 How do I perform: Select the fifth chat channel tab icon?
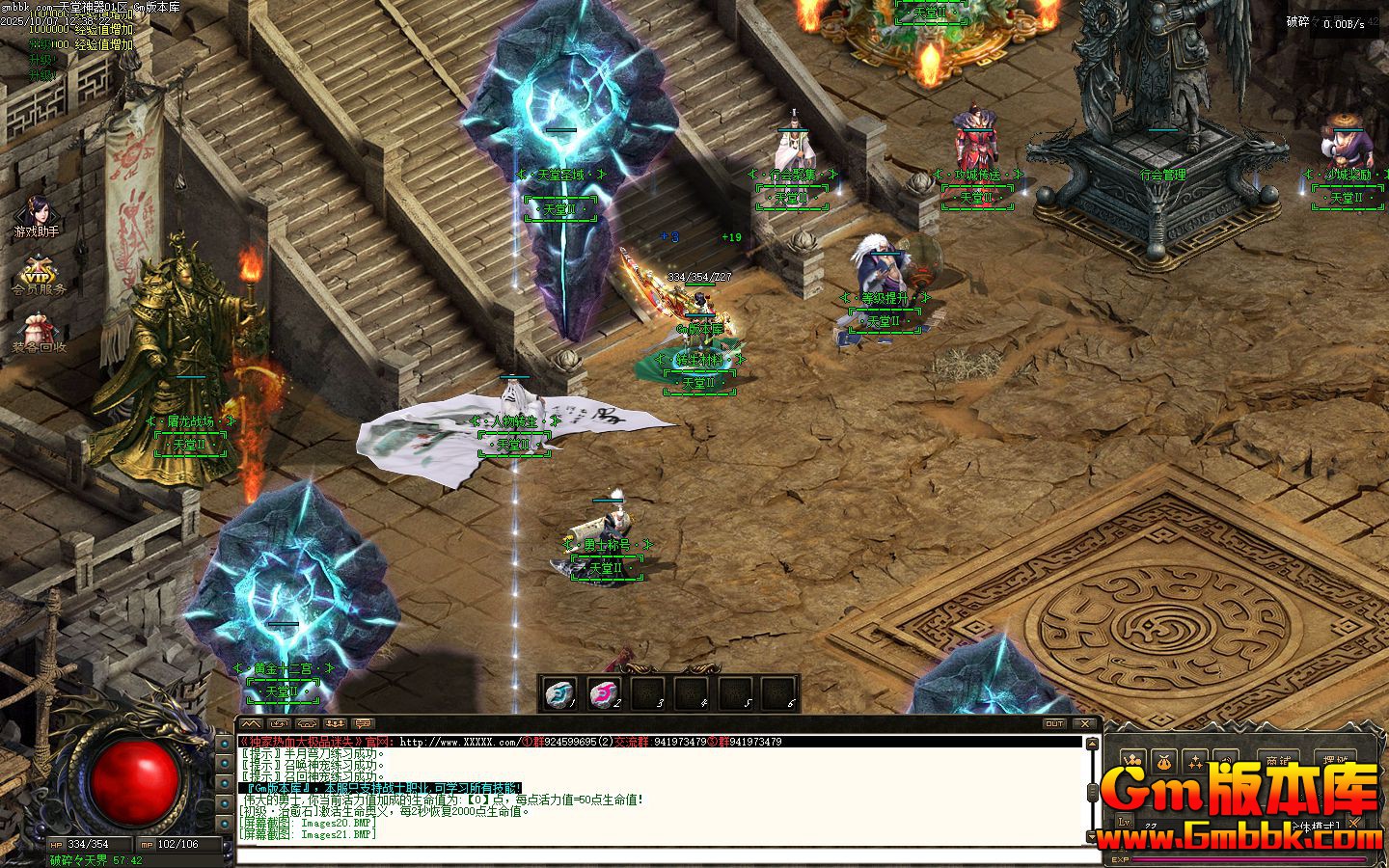tap(364, 723)
